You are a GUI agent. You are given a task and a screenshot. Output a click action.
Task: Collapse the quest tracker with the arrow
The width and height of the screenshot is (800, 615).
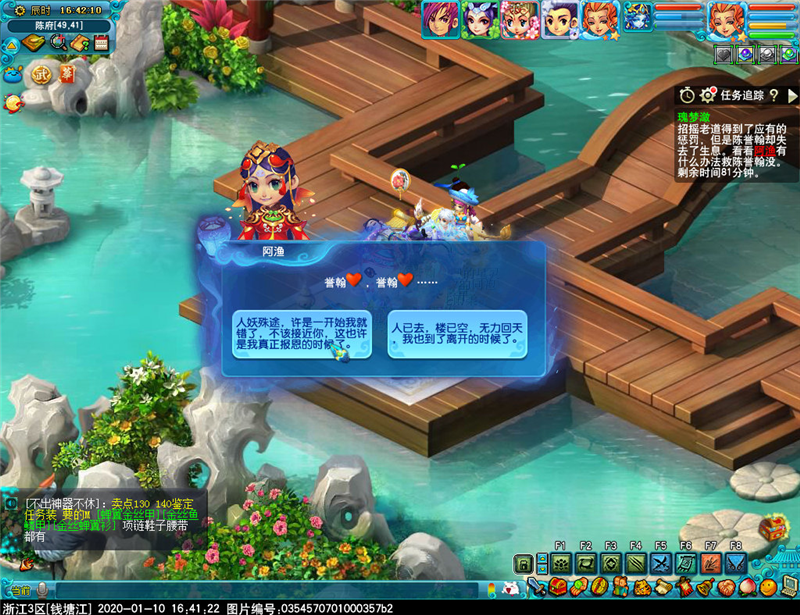click(x=790, y=95)
